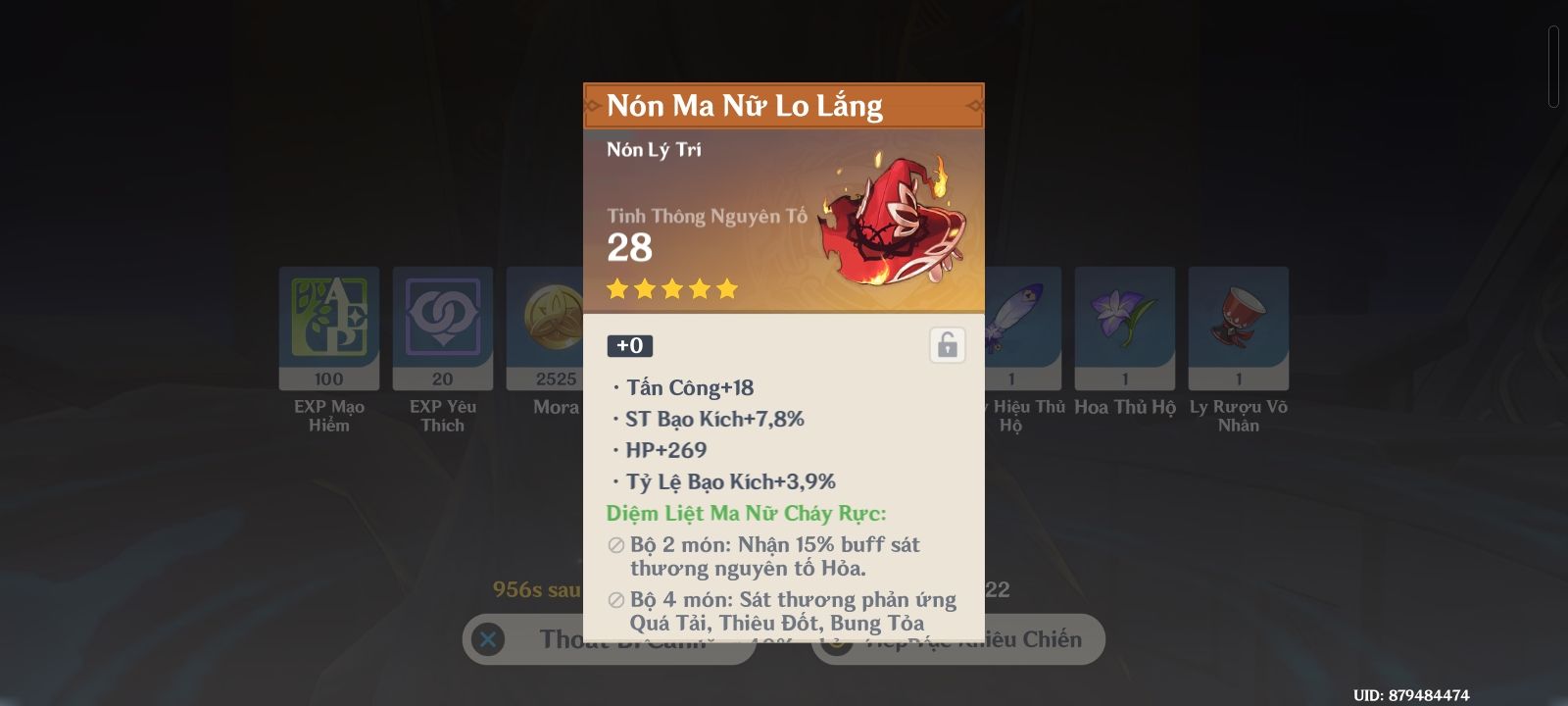The image size is (1568, 706).
Task: Click the fifth rarity star
Action: click(x=726, y=287)
